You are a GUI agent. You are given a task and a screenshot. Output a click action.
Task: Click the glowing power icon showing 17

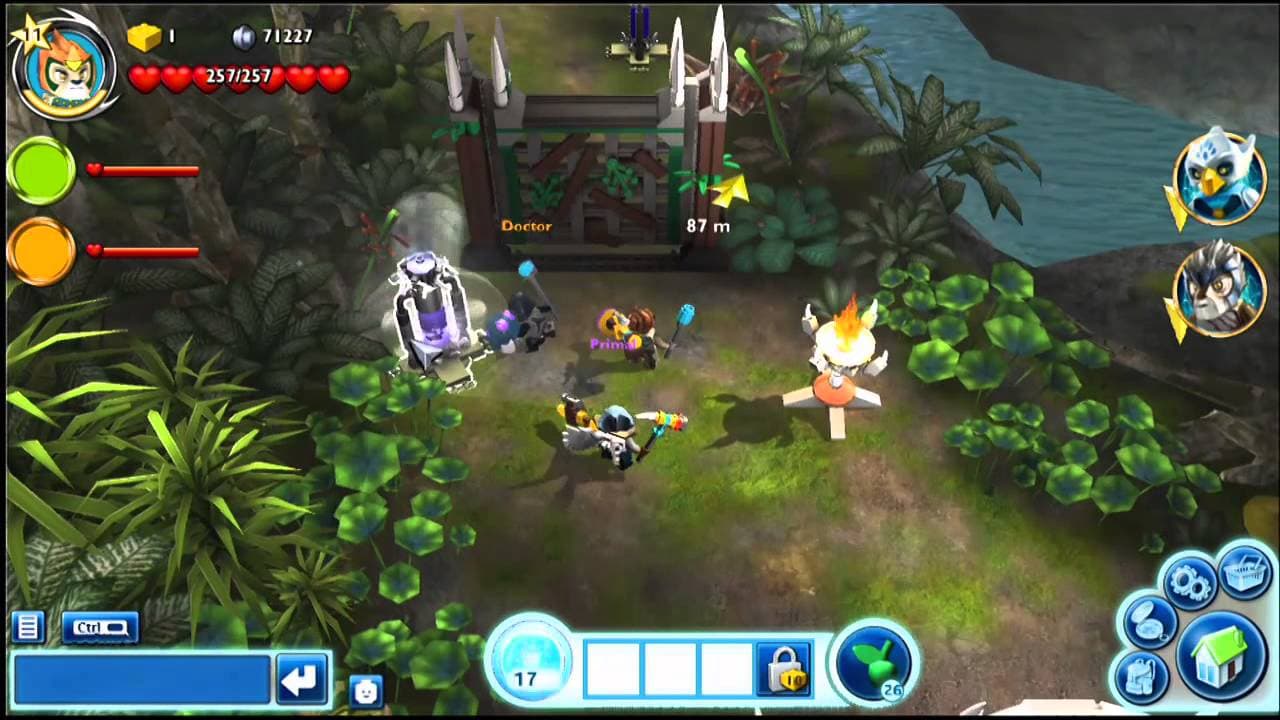point(531,660)
